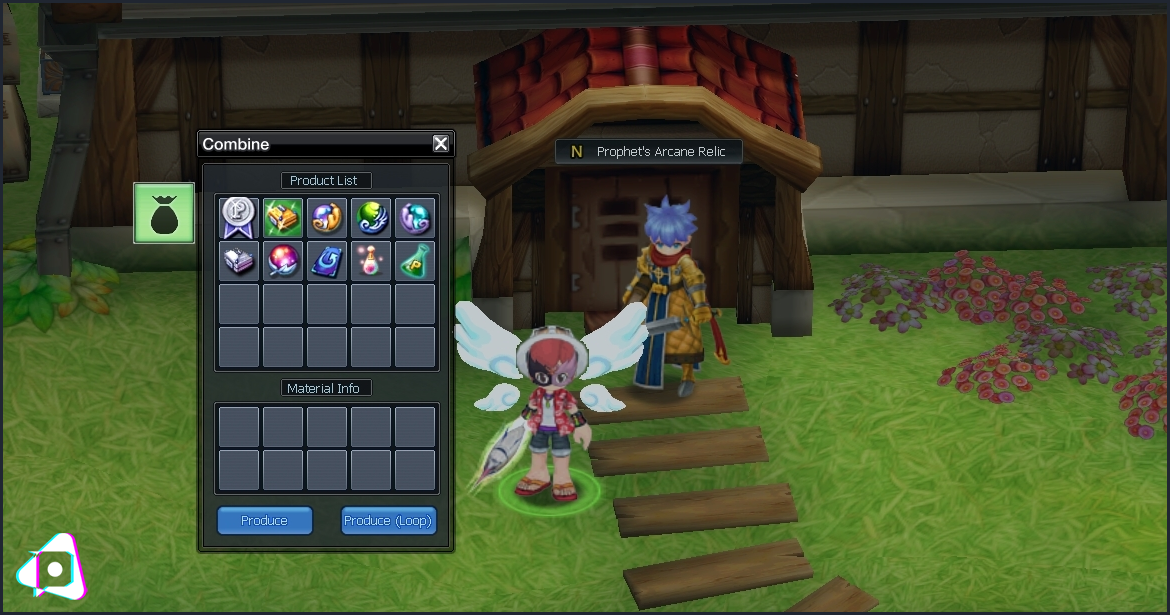Select the pink and red orb product

[283, 261]
